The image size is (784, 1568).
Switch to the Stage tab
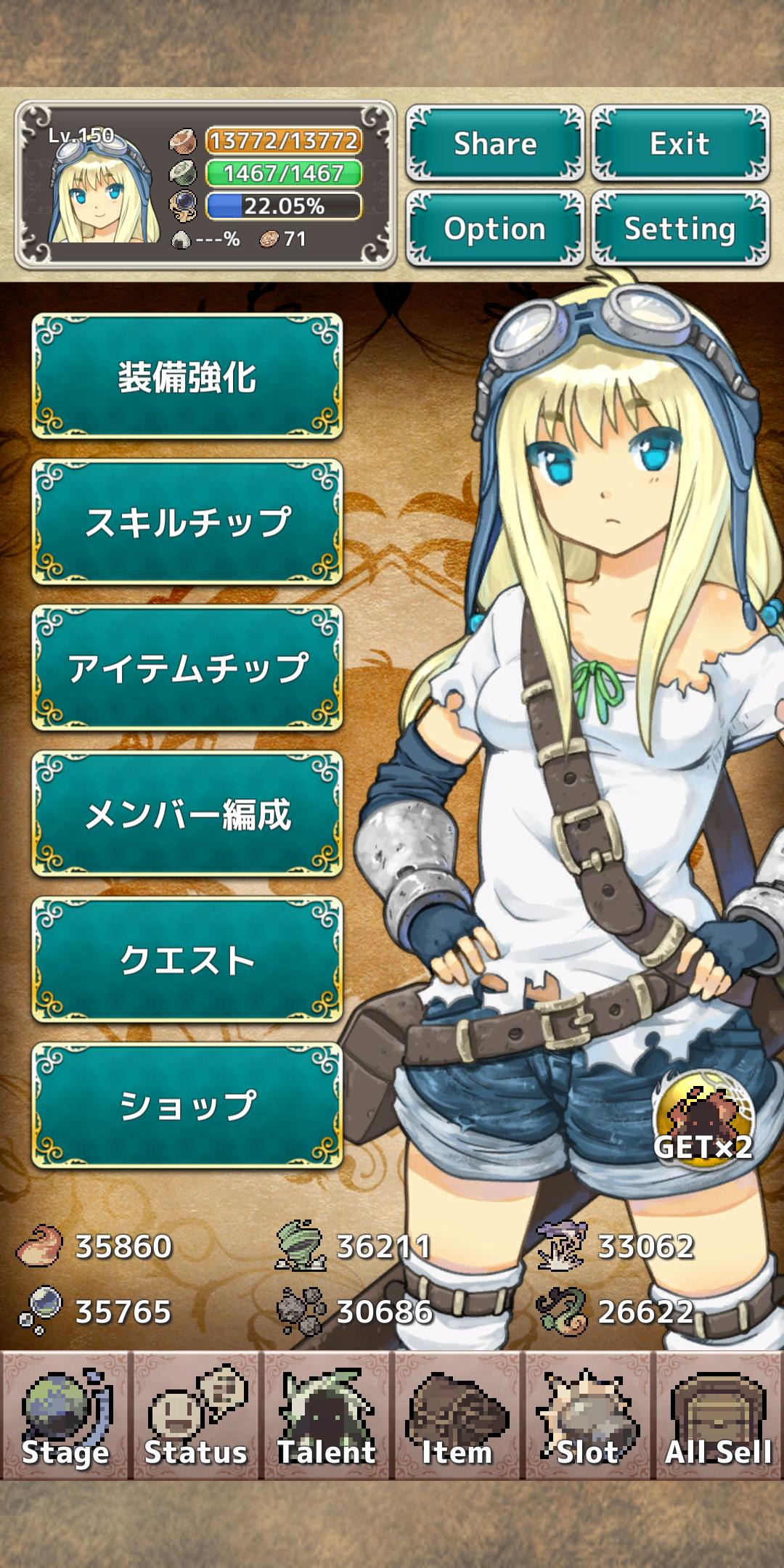[x=65, y=1416]
